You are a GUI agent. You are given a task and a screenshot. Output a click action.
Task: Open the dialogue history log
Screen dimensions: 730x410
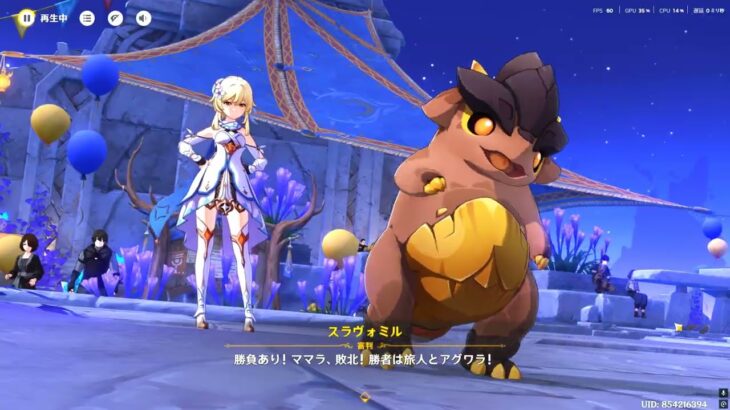[87, 18]
